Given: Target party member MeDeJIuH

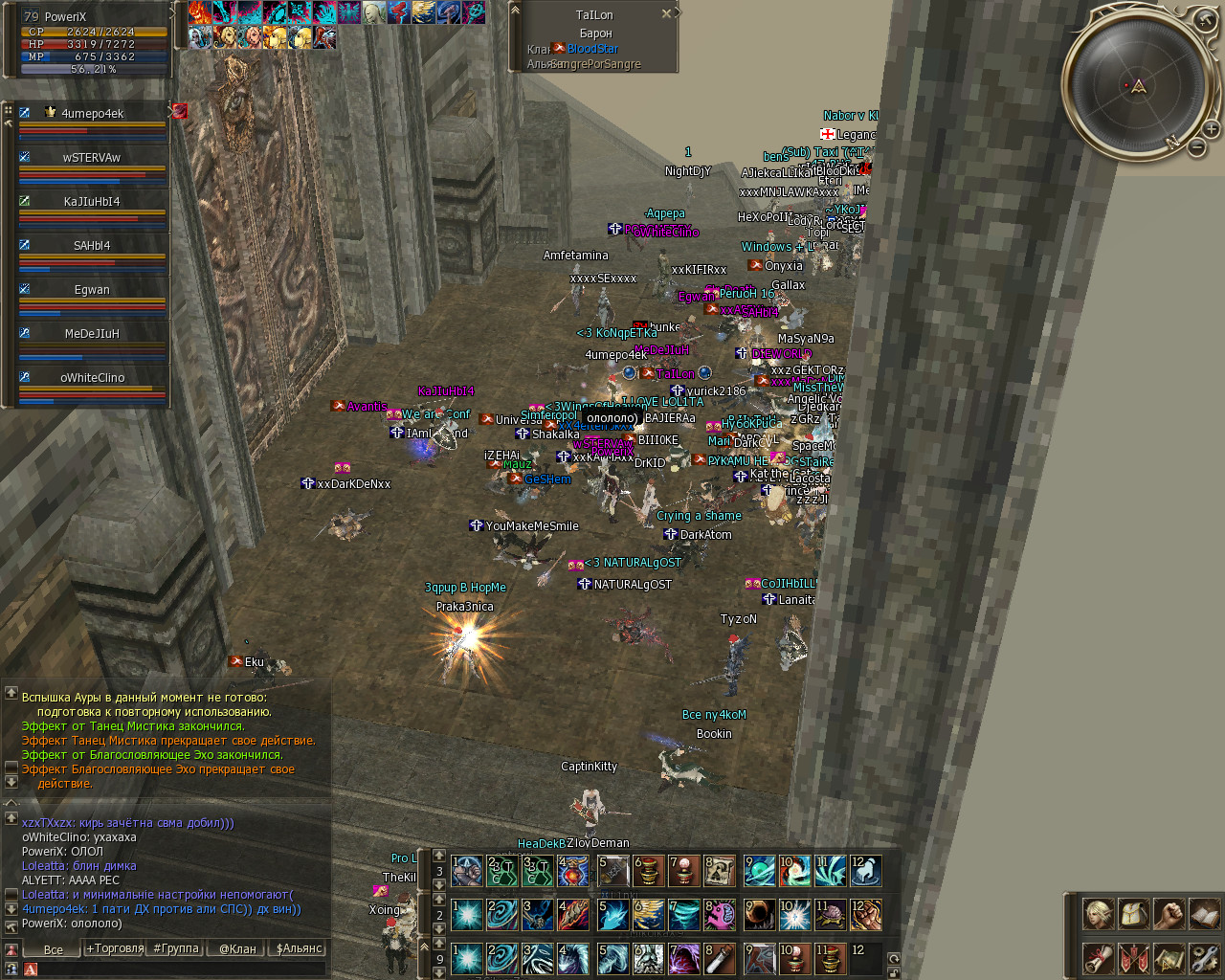Looking at the screenshot, I should 92,334.
